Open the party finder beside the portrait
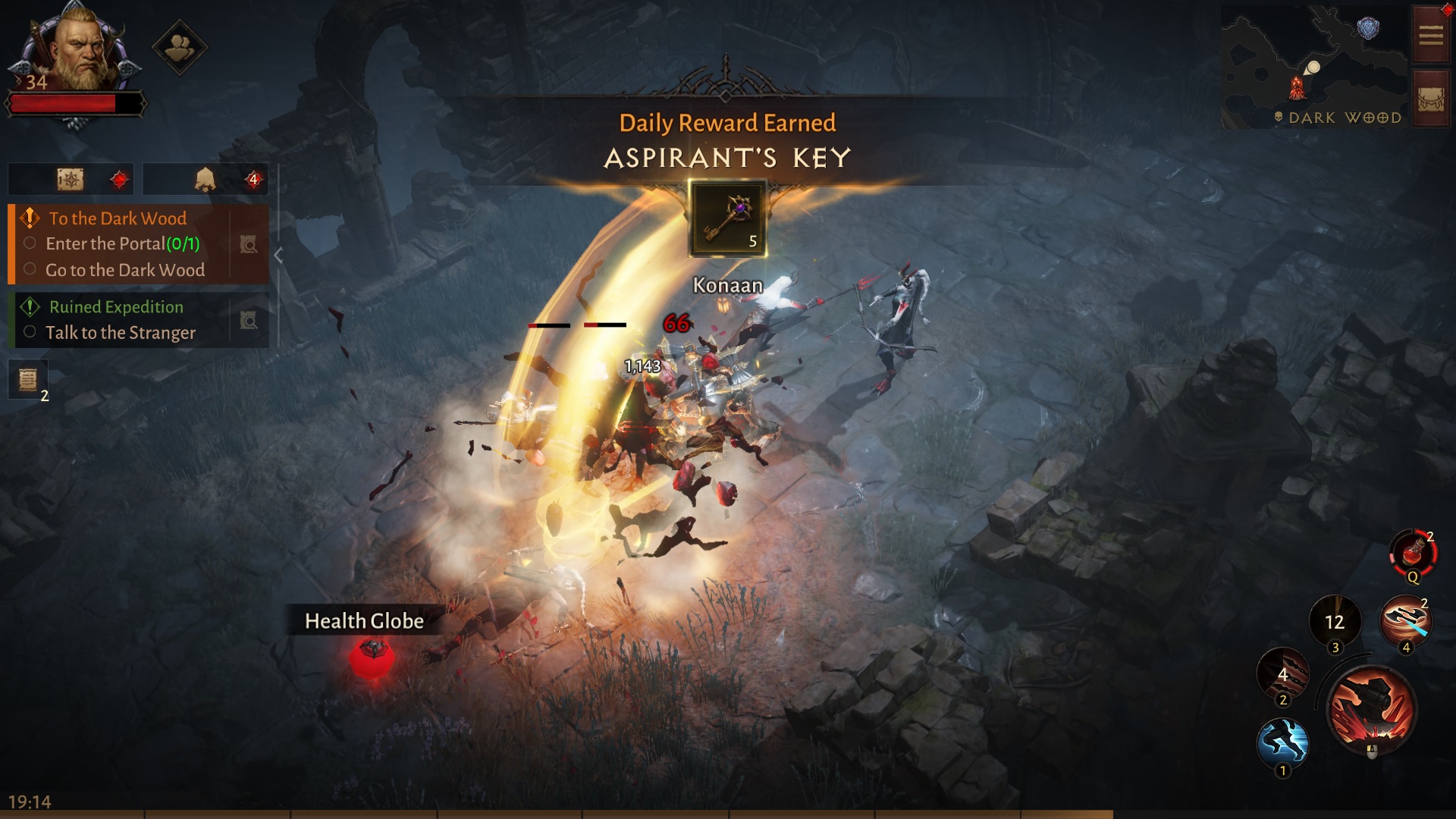This screenshot has width=1456, height=819. pos(180,47)
